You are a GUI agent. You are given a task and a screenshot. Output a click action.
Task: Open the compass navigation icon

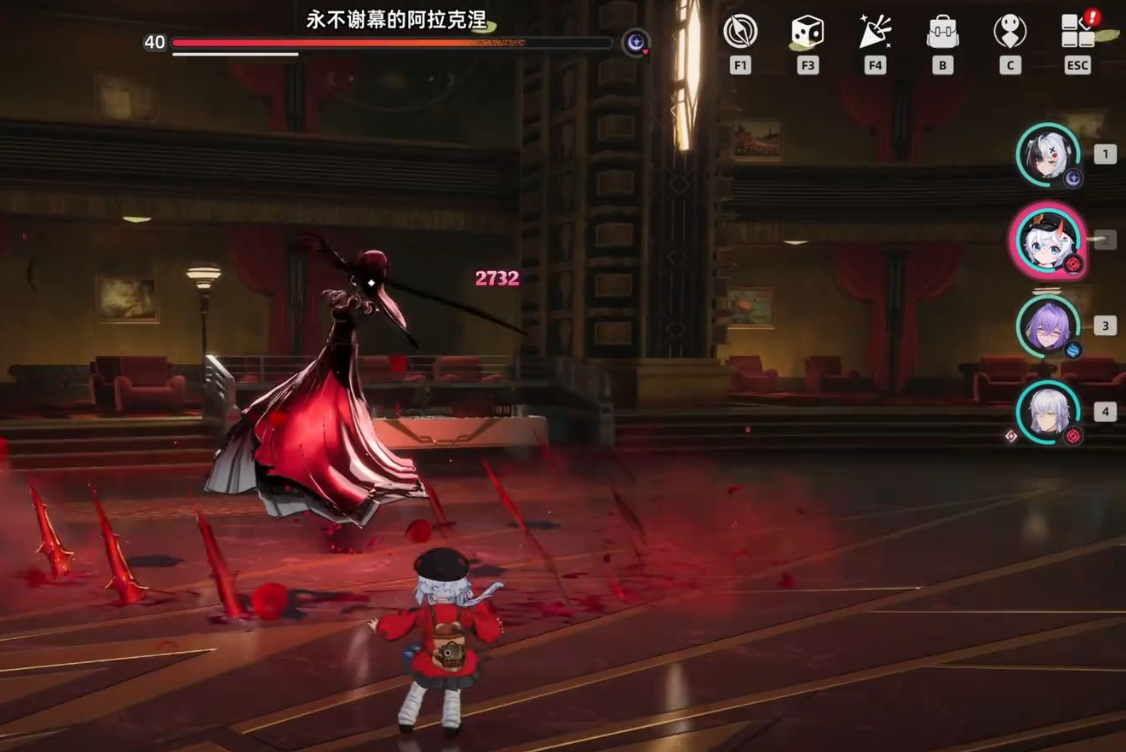[740, 31]
